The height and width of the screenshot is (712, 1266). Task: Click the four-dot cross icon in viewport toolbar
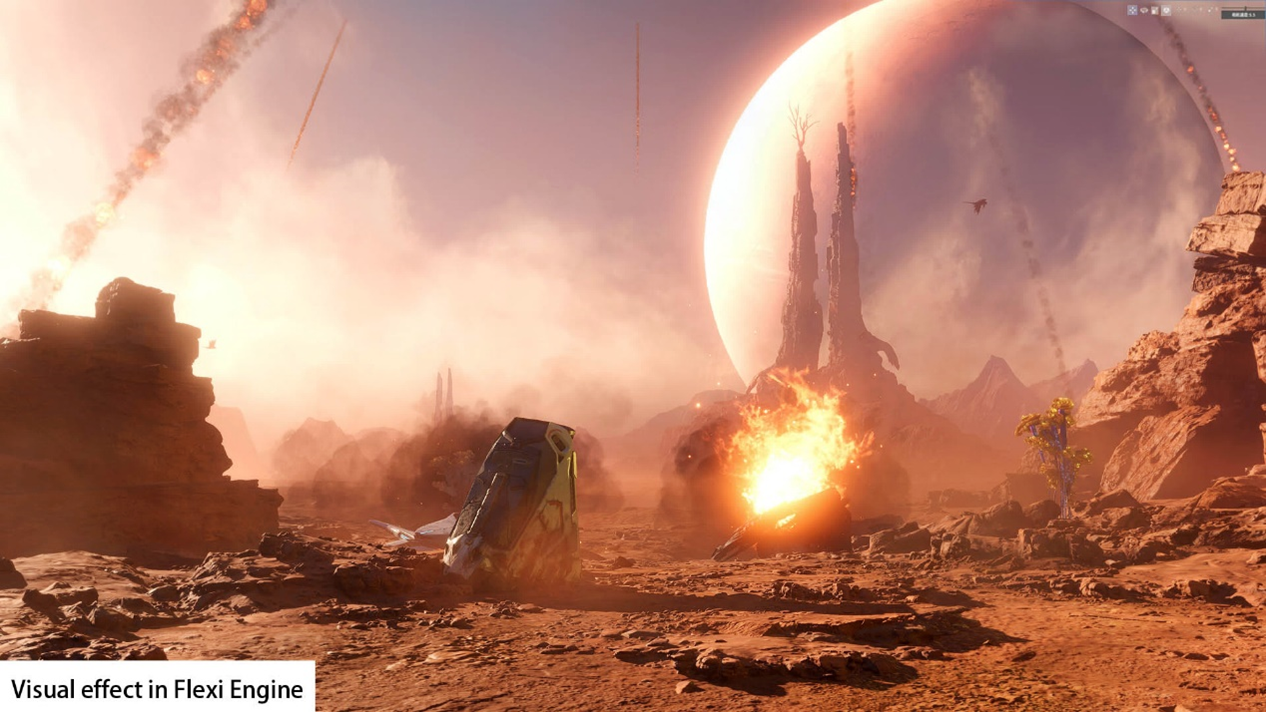[1132, 10]
